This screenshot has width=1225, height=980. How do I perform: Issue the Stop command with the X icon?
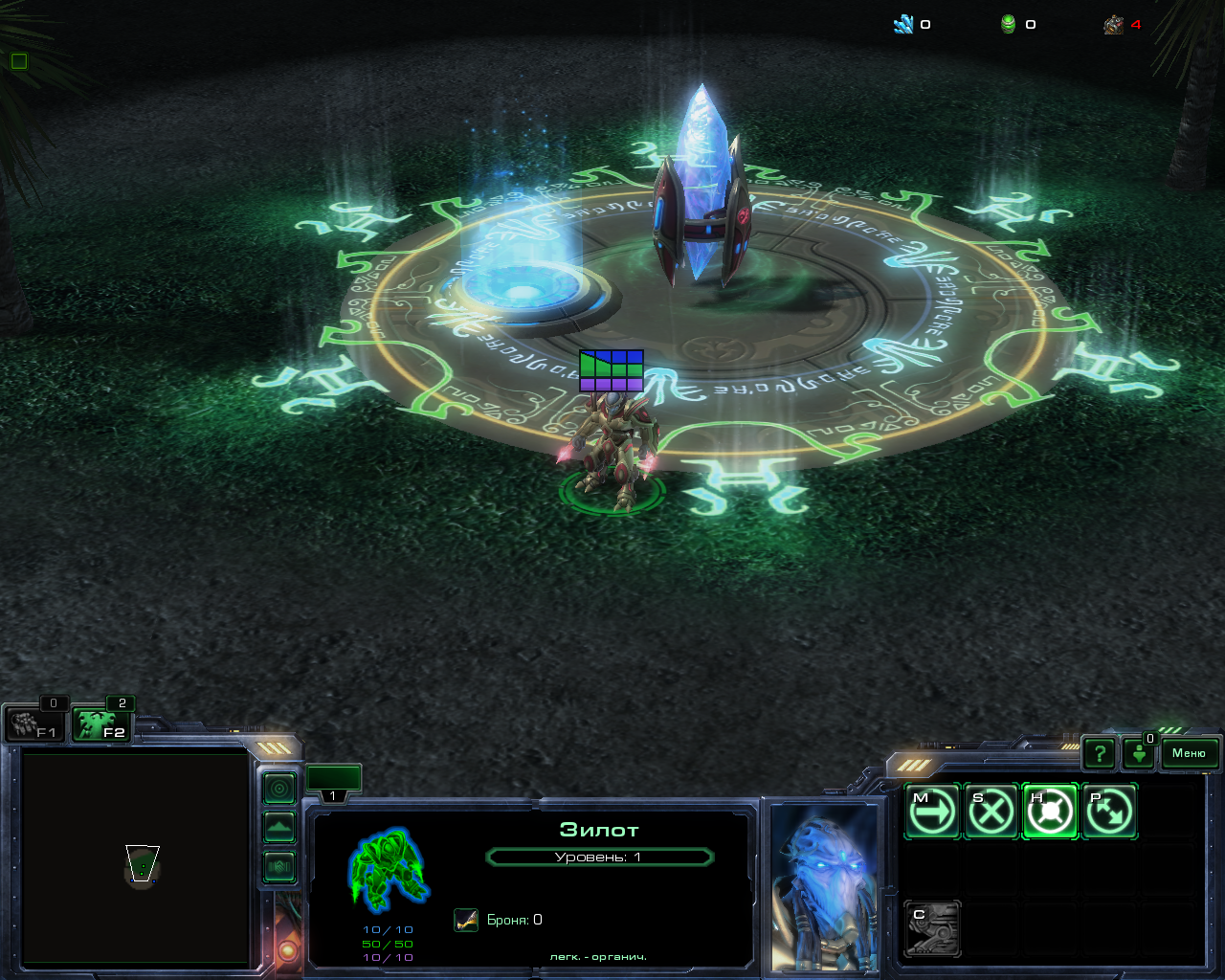pyautogui.click(x=991, y=812)
